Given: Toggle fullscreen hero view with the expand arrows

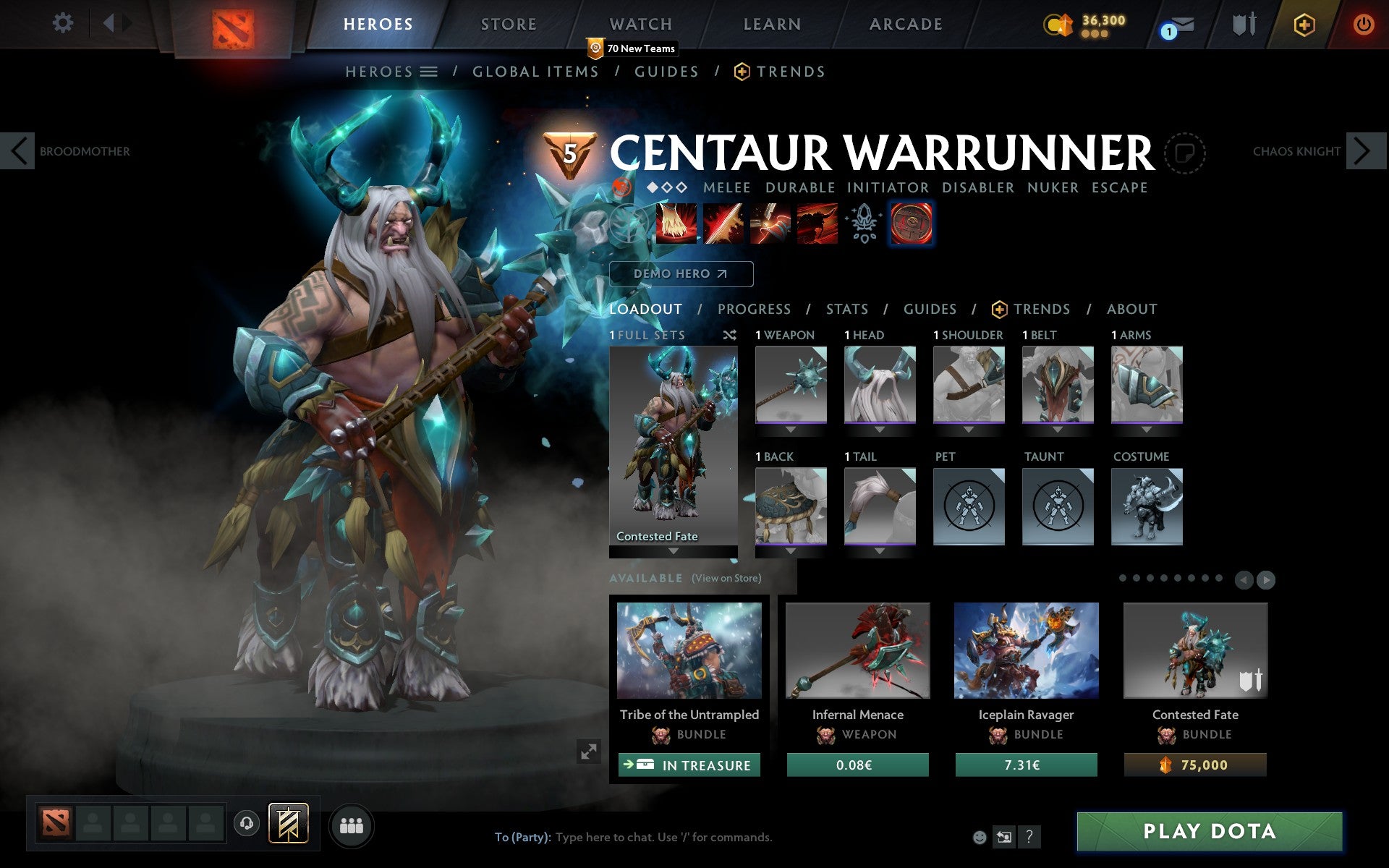Looking at the screenshot, I should pos(588,752).
